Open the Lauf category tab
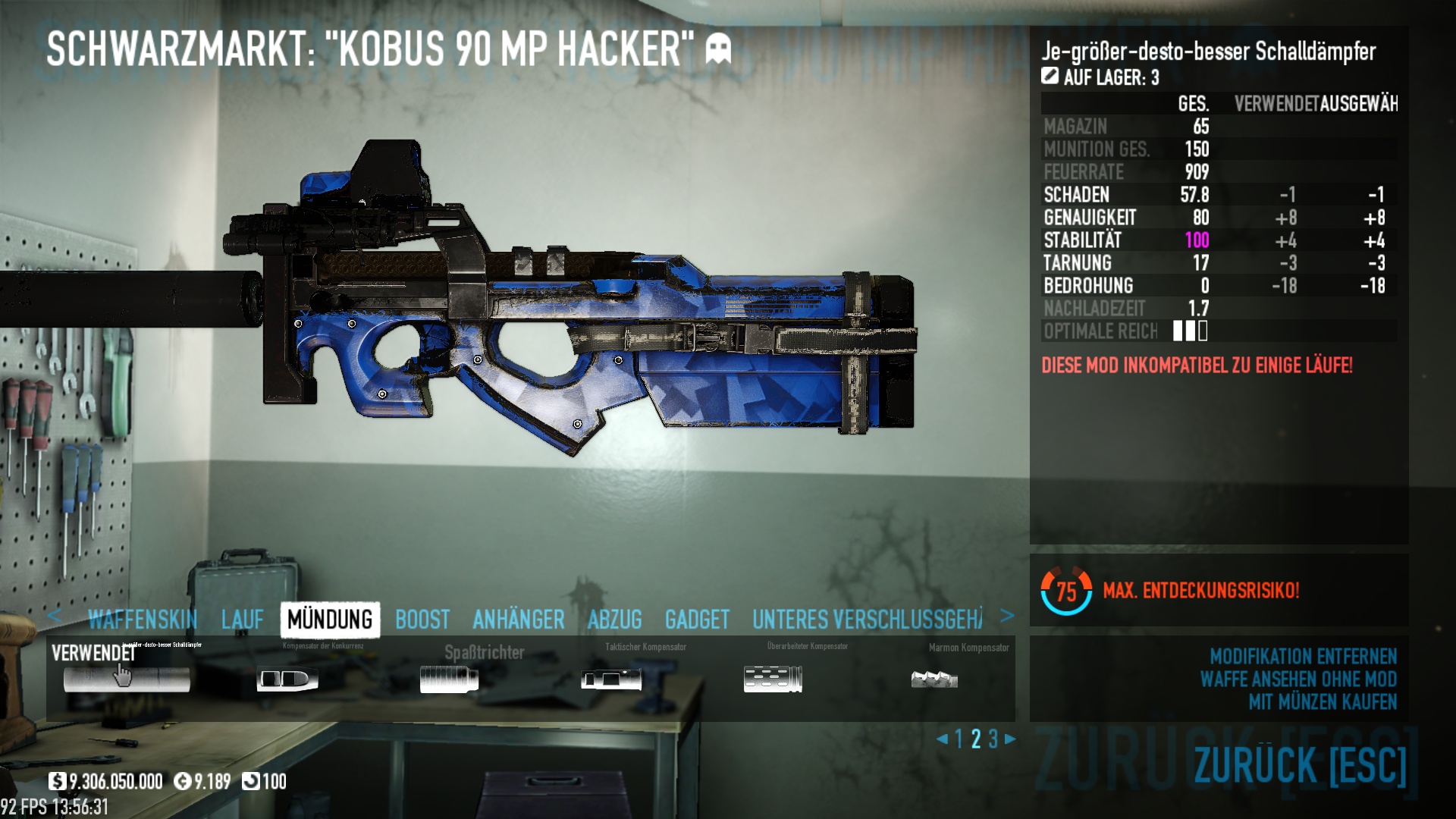The width and height of the screenshot is (1456, 819). 243,620
